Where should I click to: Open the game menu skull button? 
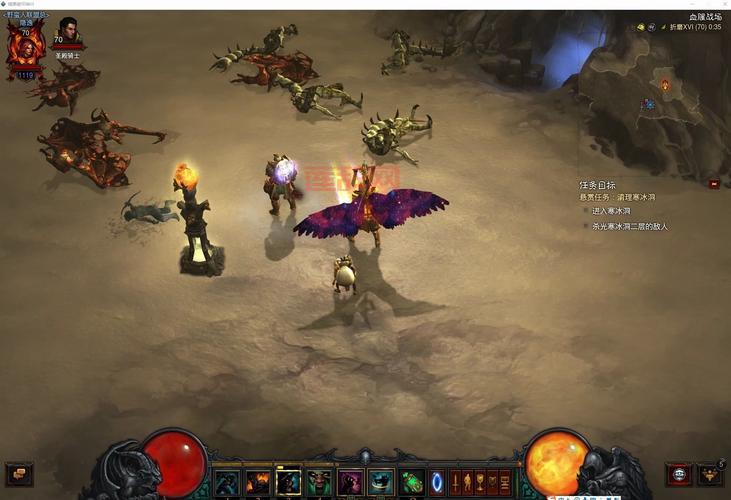pos(679,473)
